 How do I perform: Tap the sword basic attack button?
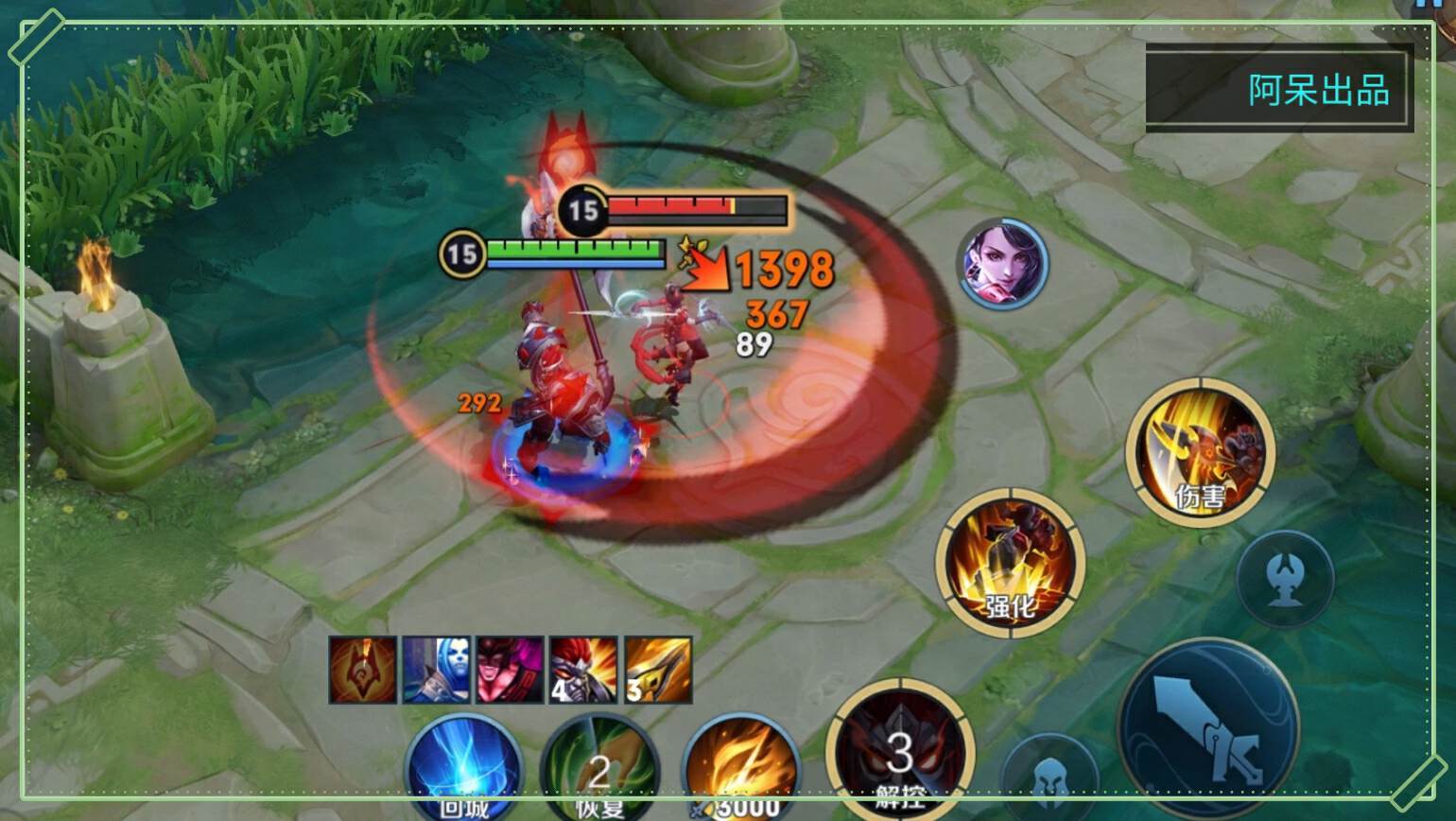tap(1207, 728)
